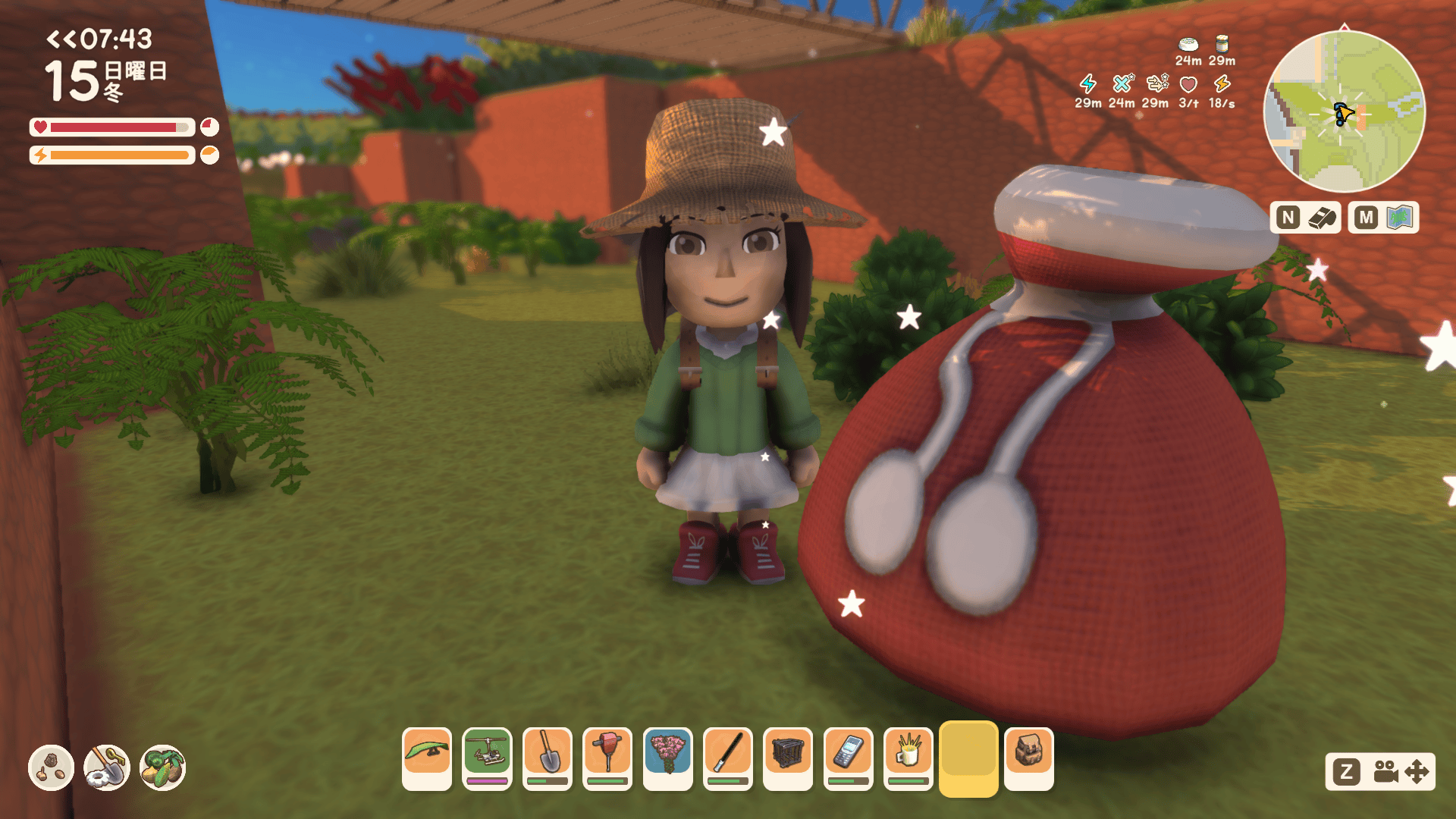Select the mobile phone hotbar slot

(x=848, y=758)
